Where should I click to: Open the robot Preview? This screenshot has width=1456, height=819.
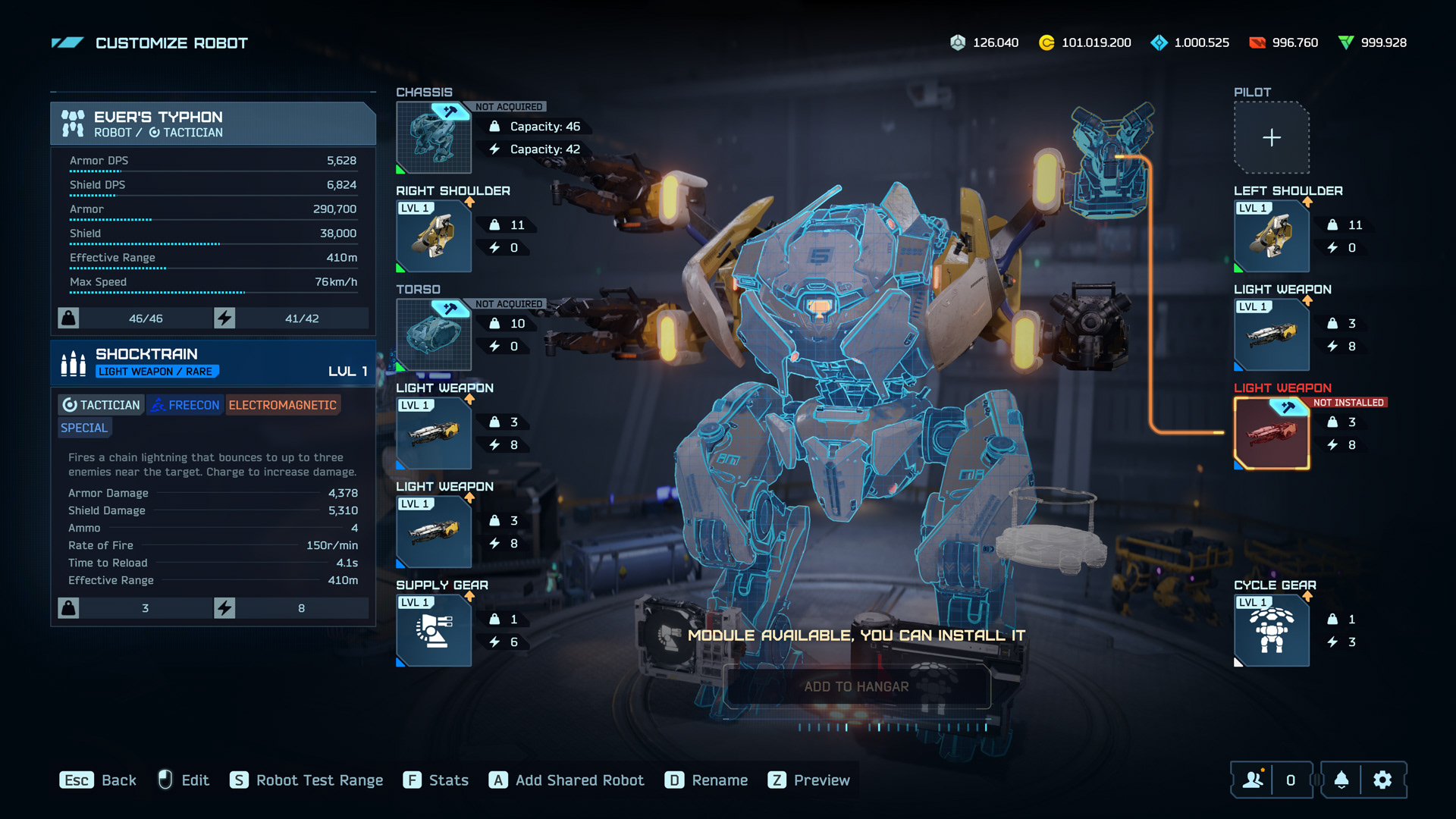click(x=808, y=780)
